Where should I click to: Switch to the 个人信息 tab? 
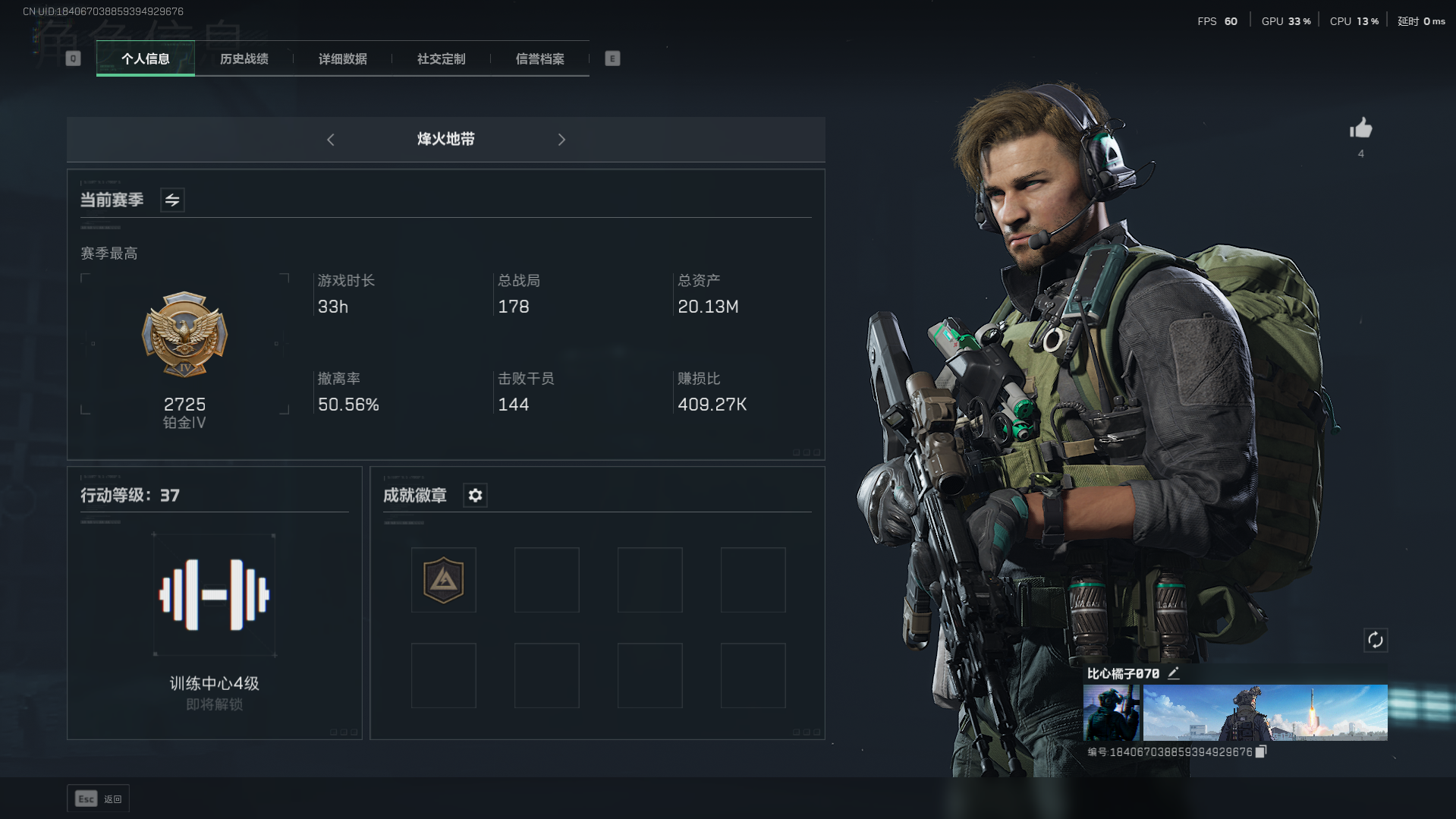145,59
